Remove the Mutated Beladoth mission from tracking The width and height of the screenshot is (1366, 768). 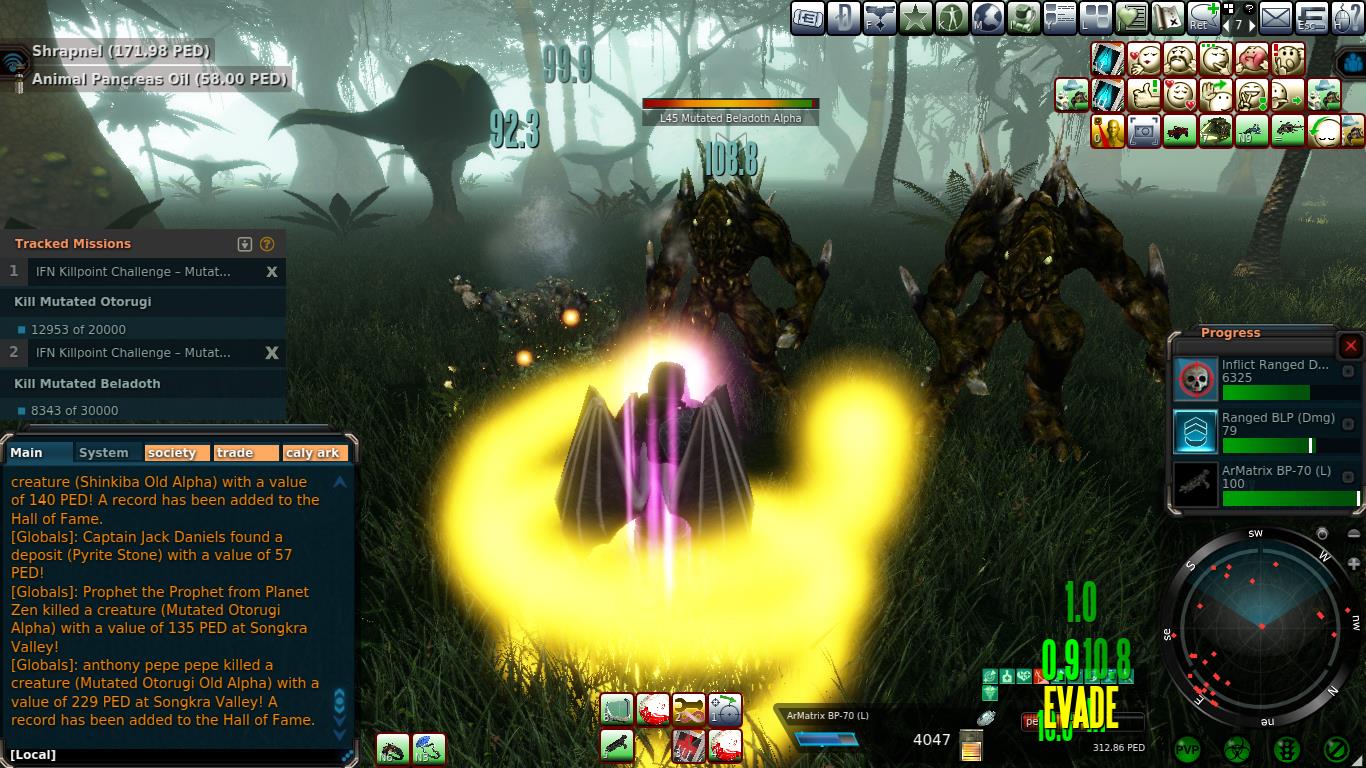coord(271,353)
